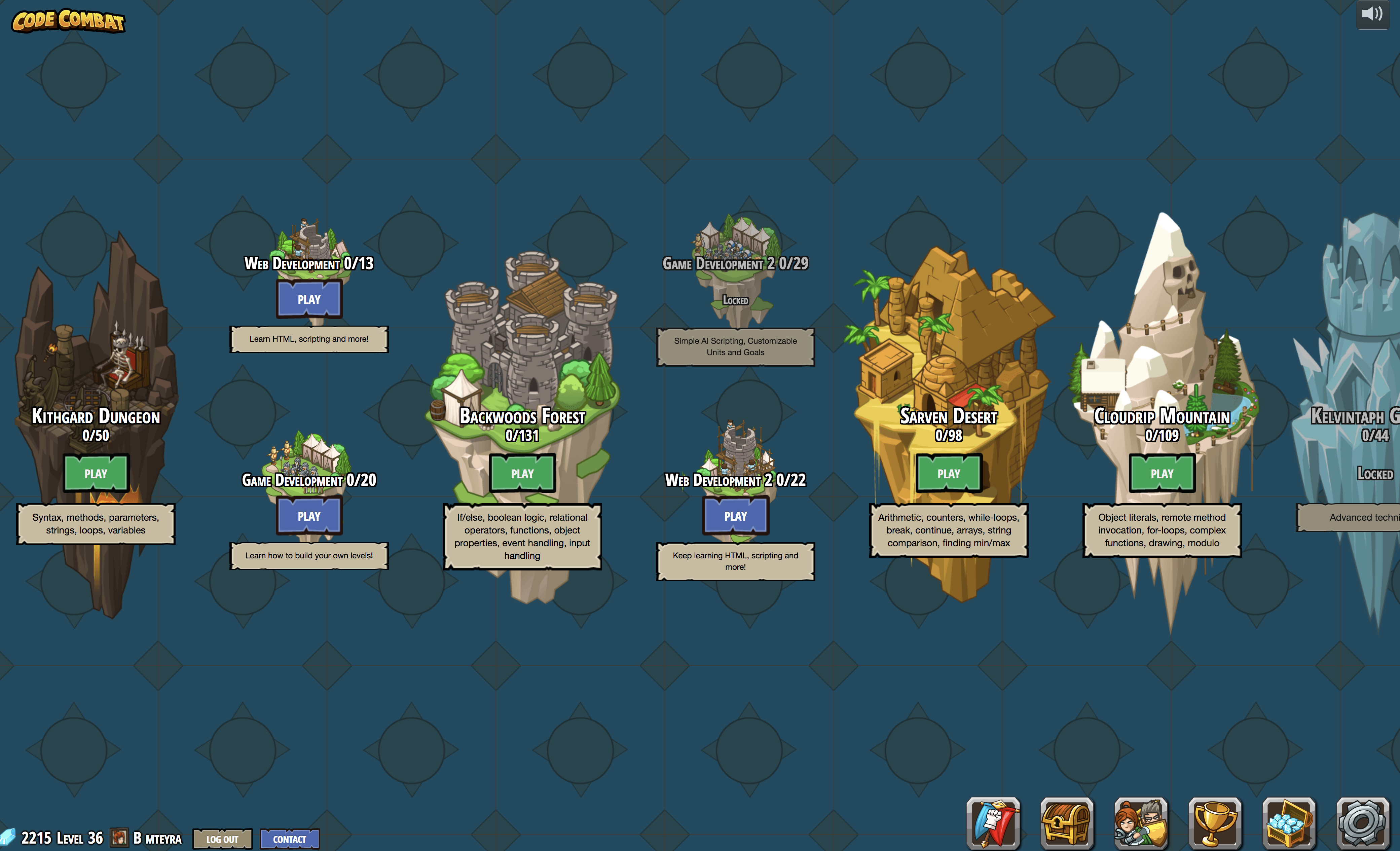Select the locked Game Development 2 campaign
This screenshot has width=1400, height=851.
click(735, 284)
